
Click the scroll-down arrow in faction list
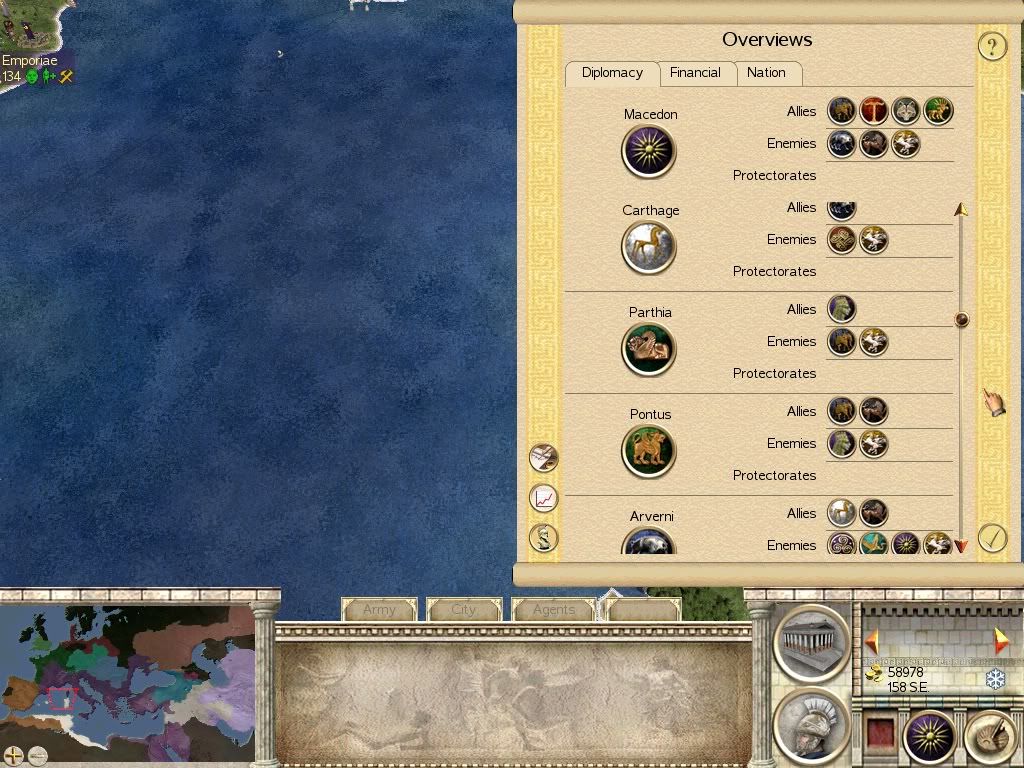click(x=961, y=546)
